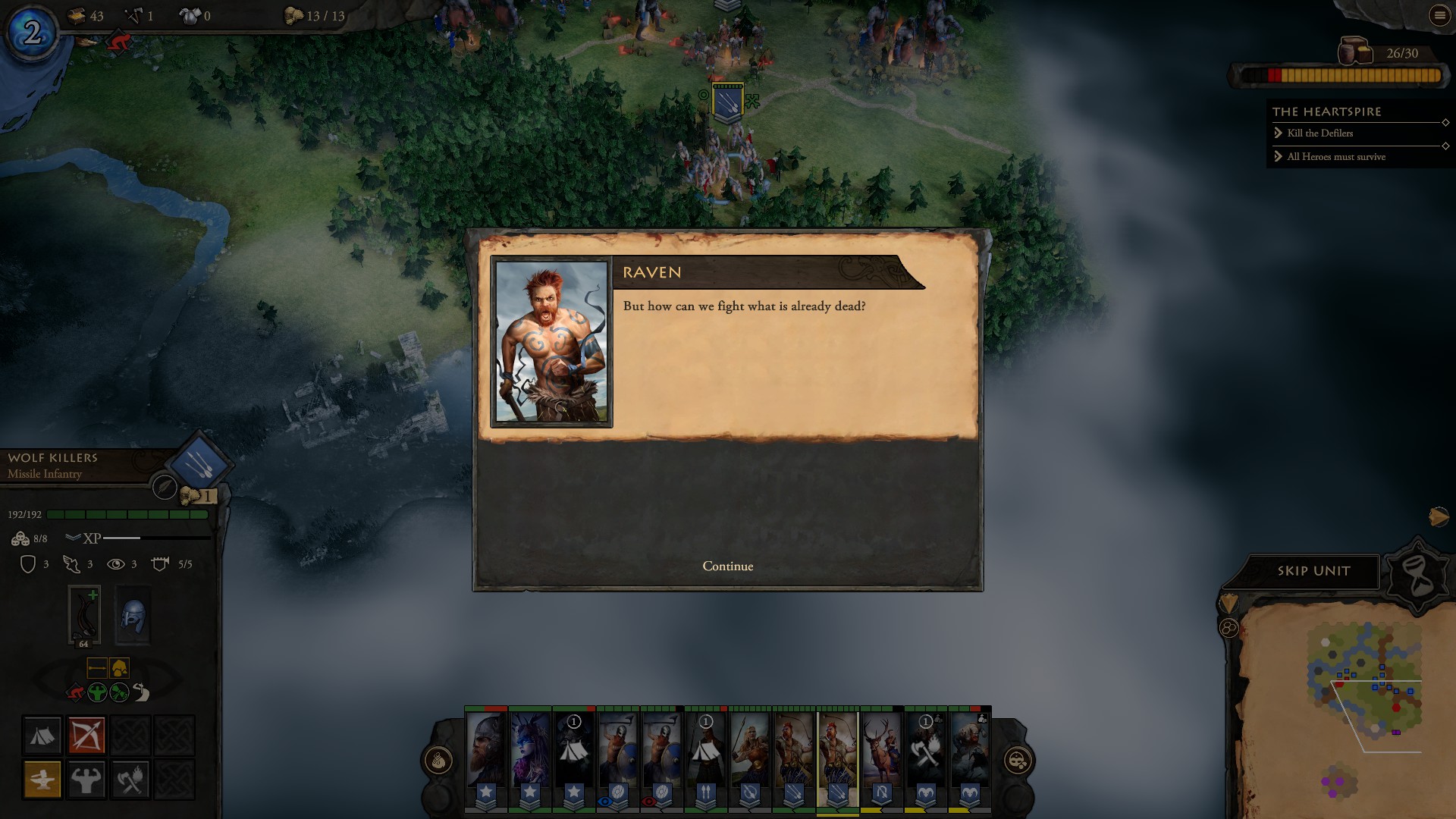Select the bearded helmeted hero card
Viewport: 1456px width, 819px height.
pos(485,751)
